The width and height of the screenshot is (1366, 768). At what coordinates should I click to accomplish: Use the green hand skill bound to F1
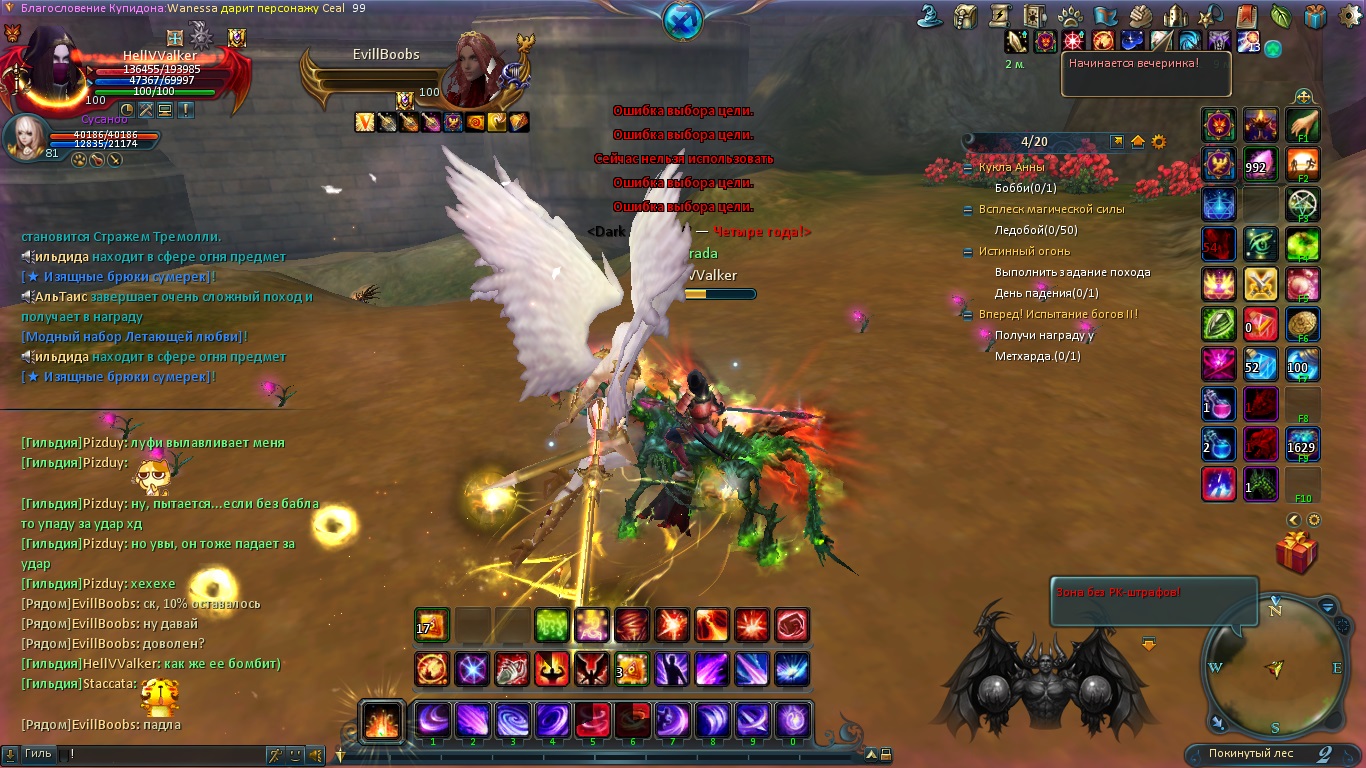click(1302, 125)
